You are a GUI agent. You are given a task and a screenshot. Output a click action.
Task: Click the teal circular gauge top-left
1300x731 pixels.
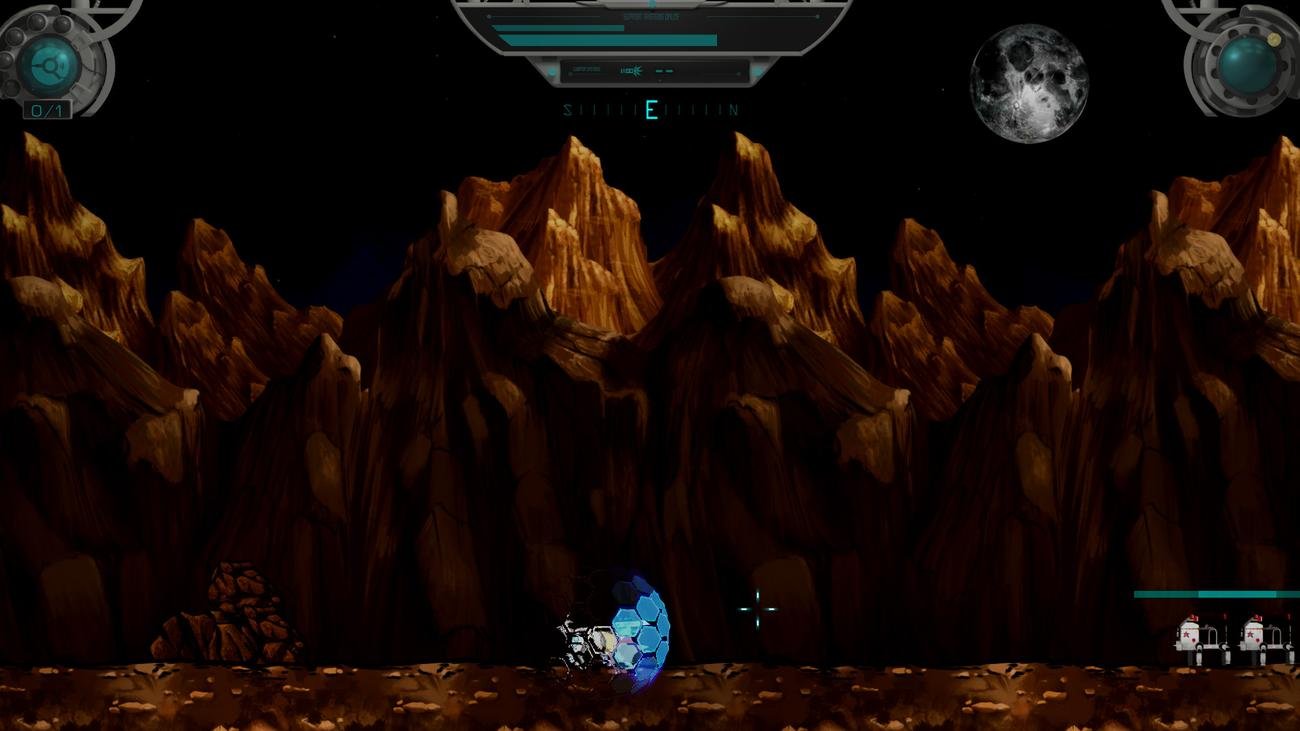[47, 66]
